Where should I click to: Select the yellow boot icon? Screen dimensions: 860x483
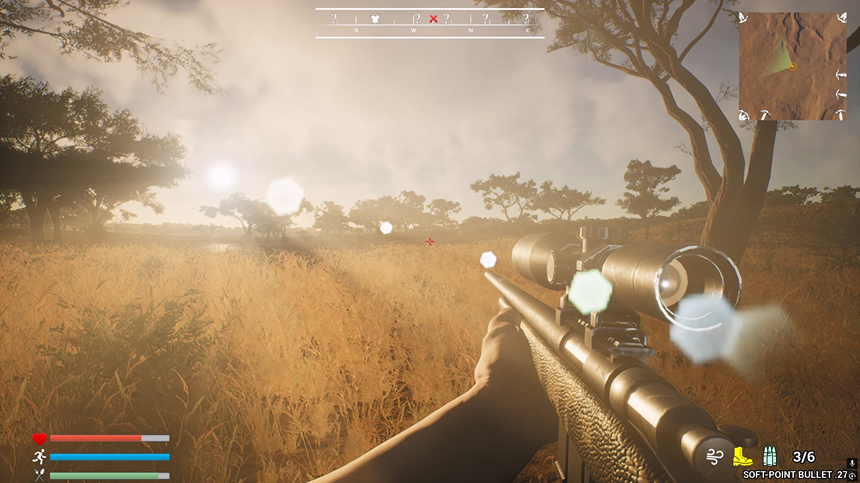pos(742,456)
